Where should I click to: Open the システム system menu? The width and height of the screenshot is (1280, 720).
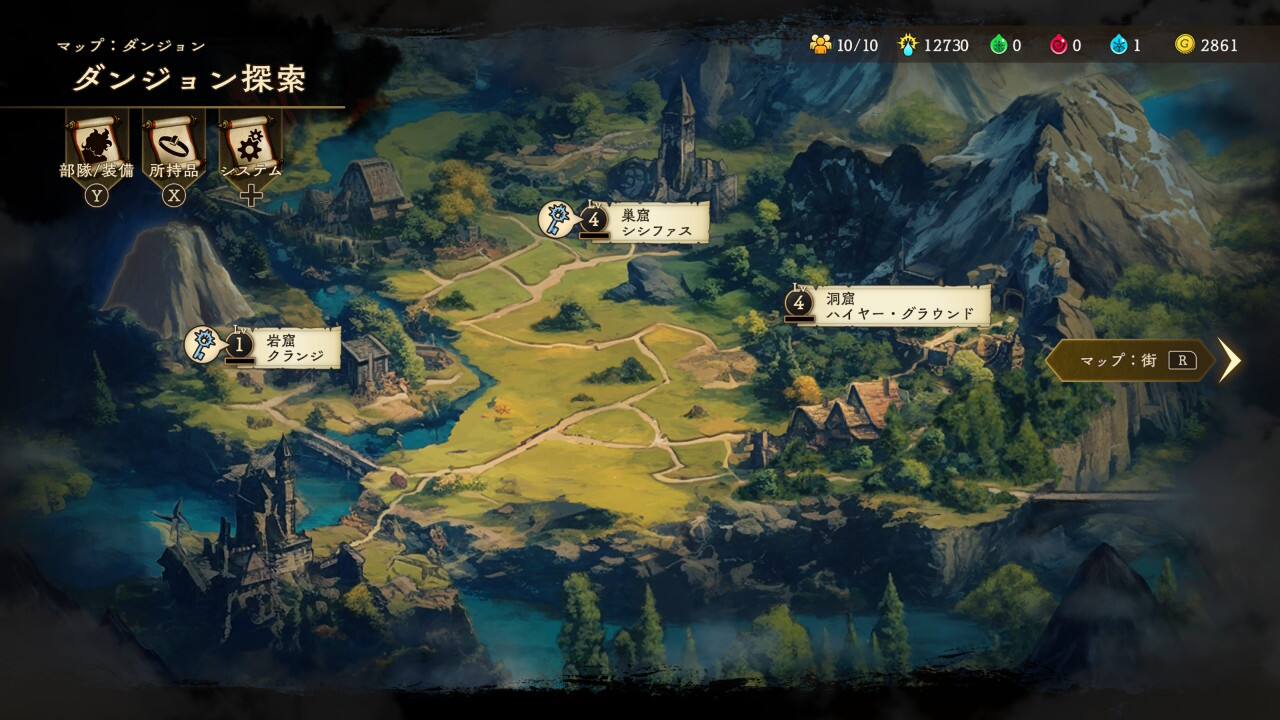(251, 147)
